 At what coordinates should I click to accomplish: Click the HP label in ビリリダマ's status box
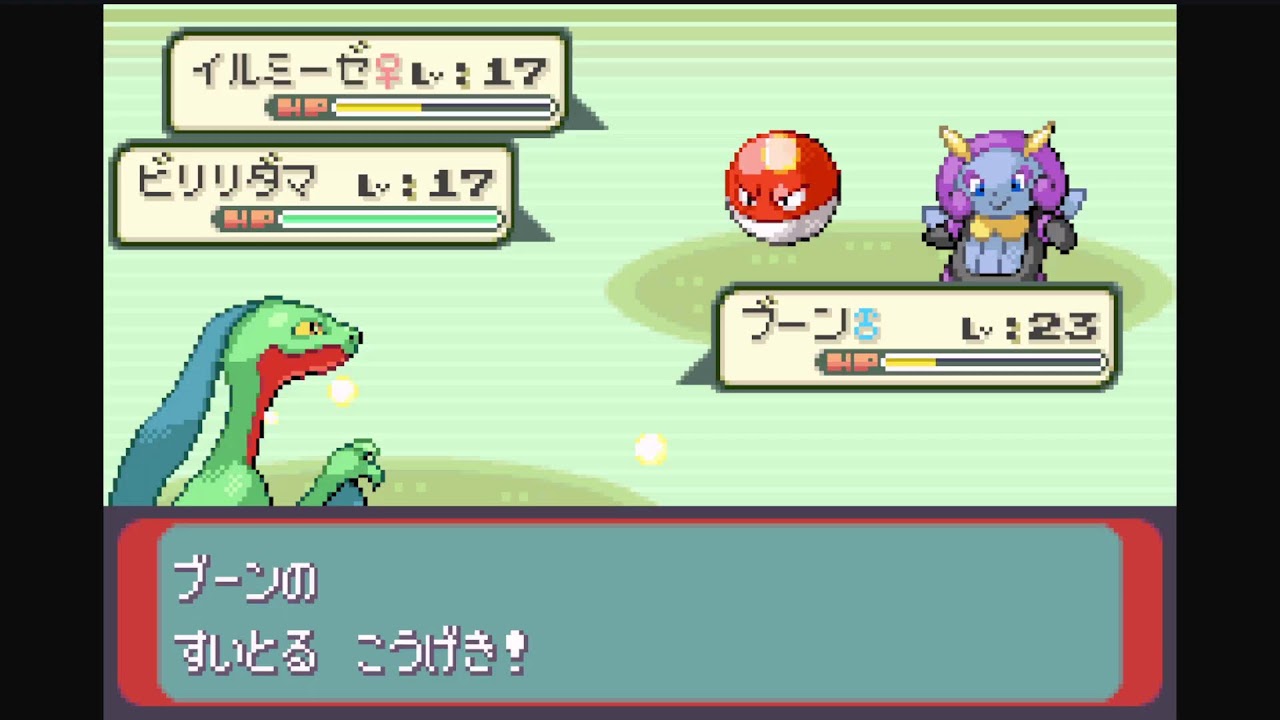(246, 219)
